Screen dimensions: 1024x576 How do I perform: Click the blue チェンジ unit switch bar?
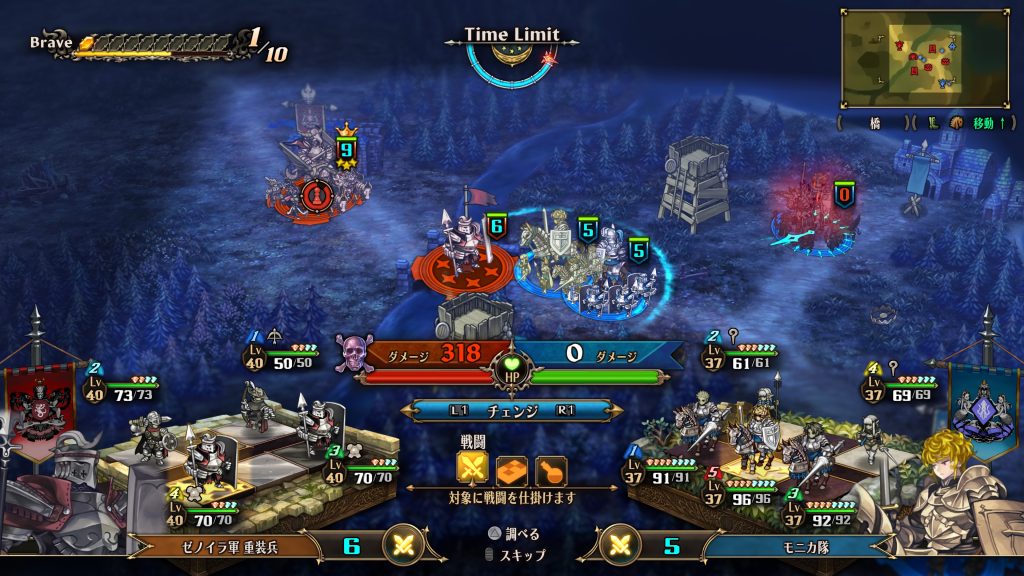pyautogui.click(x=511, y=410)
